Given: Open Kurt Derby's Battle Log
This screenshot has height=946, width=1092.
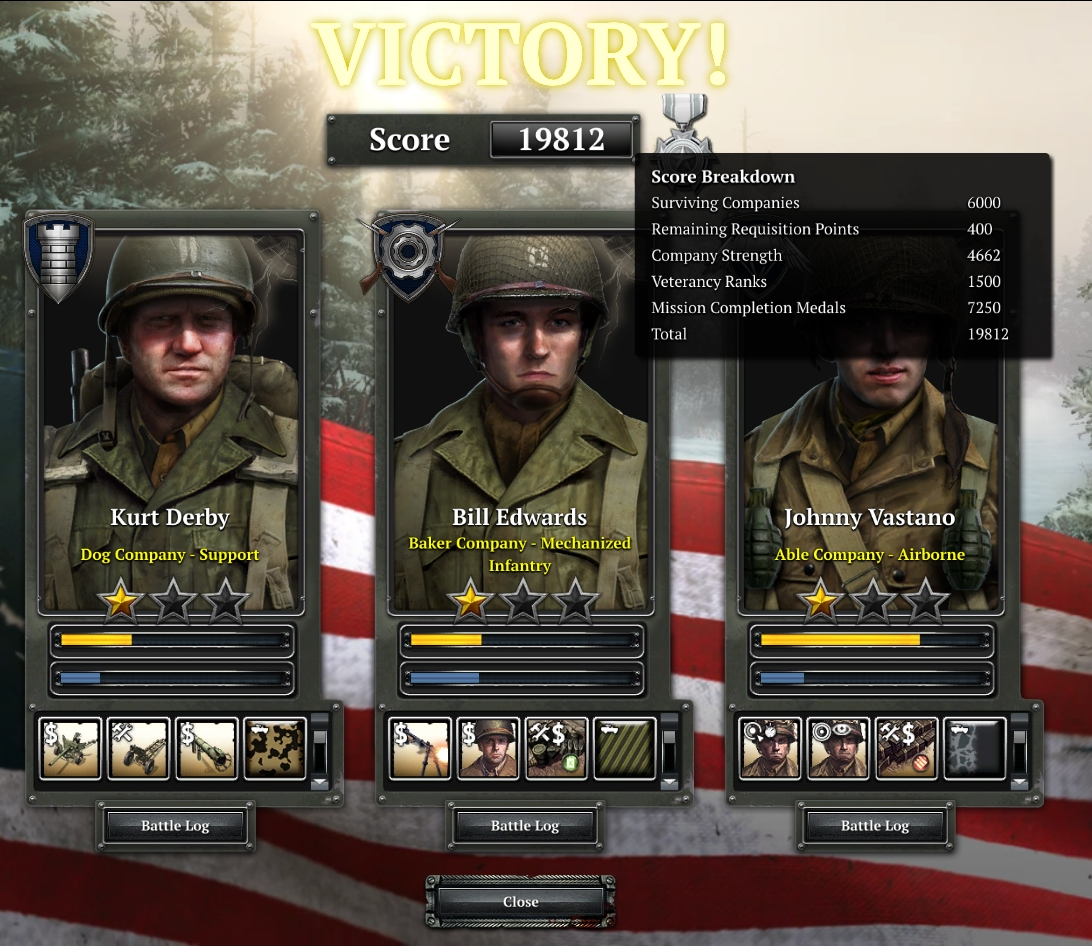Looking at the screenshot, I should pos(175,826).
